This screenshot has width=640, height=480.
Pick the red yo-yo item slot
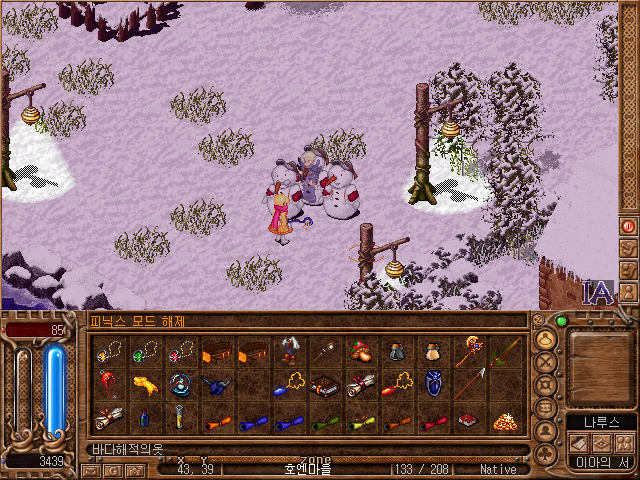tap(109, 385)
